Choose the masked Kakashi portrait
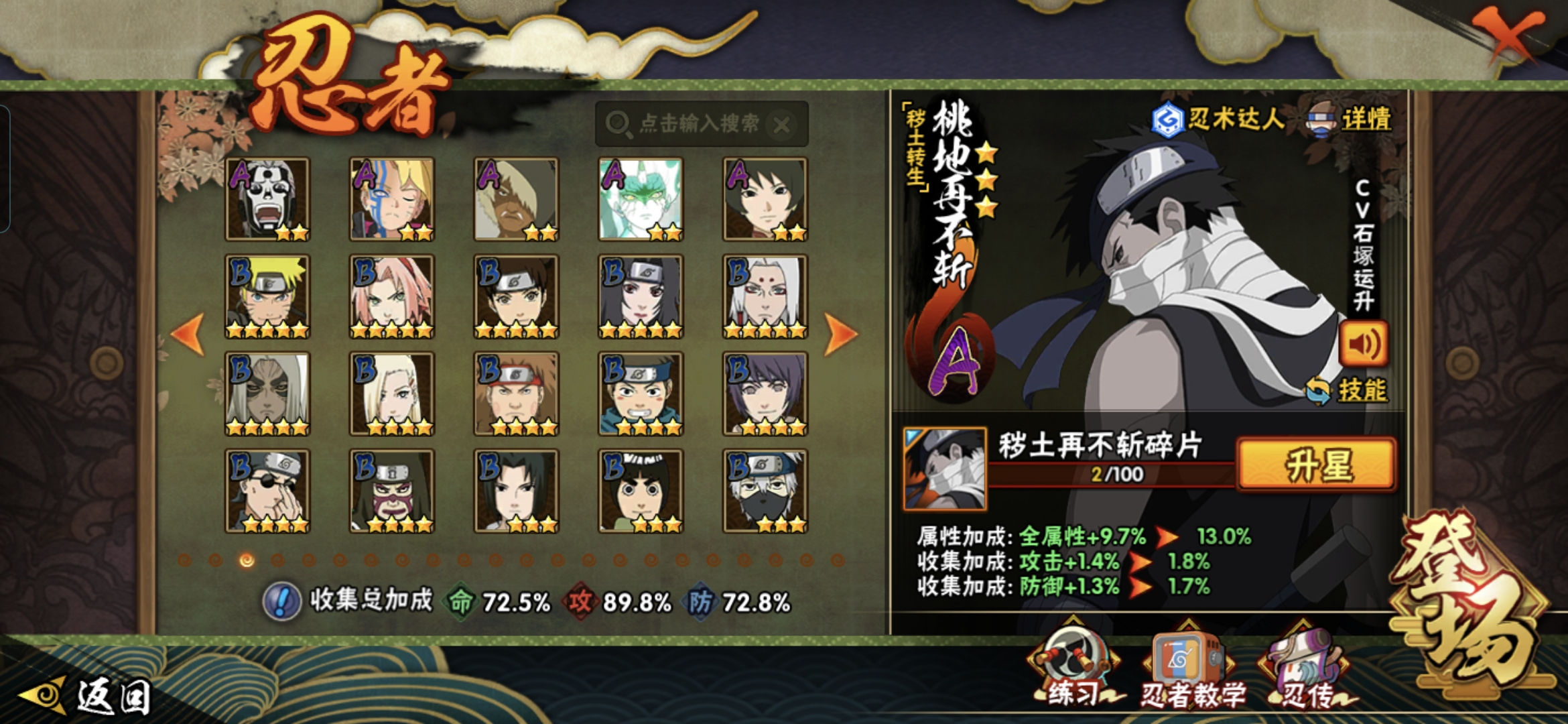 pos(765,491)
